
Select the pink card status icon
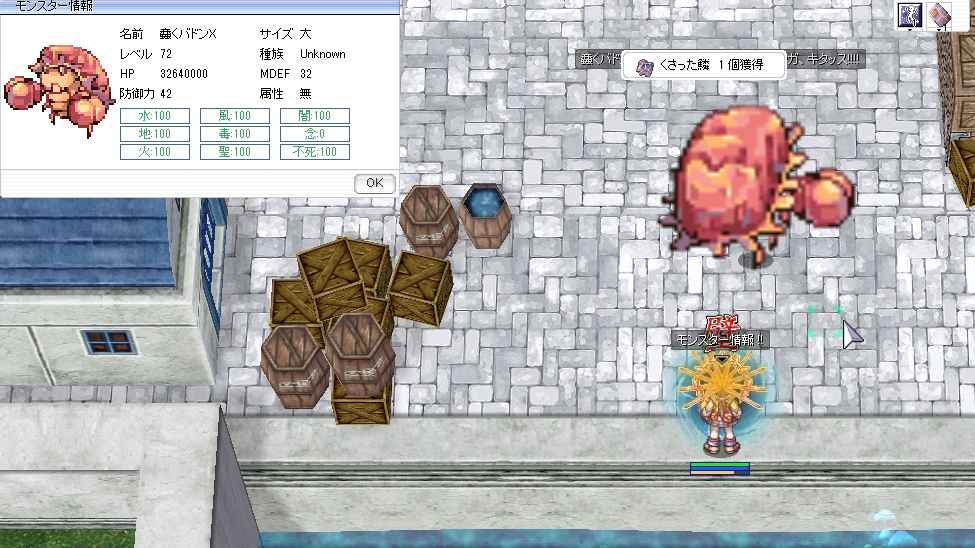point(939,15)
